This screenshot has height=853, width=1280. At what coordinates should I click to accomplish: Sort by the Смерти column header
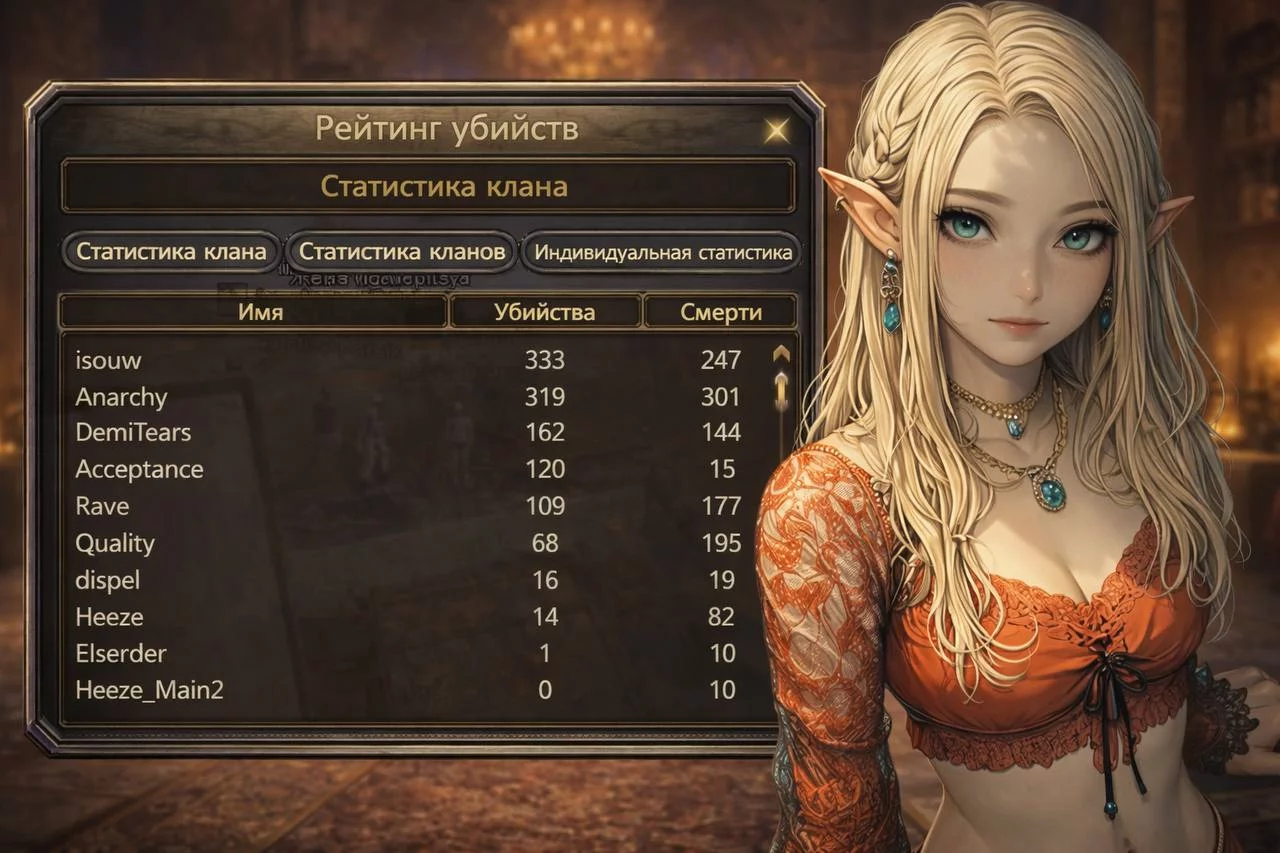click(x=720, y=312)
